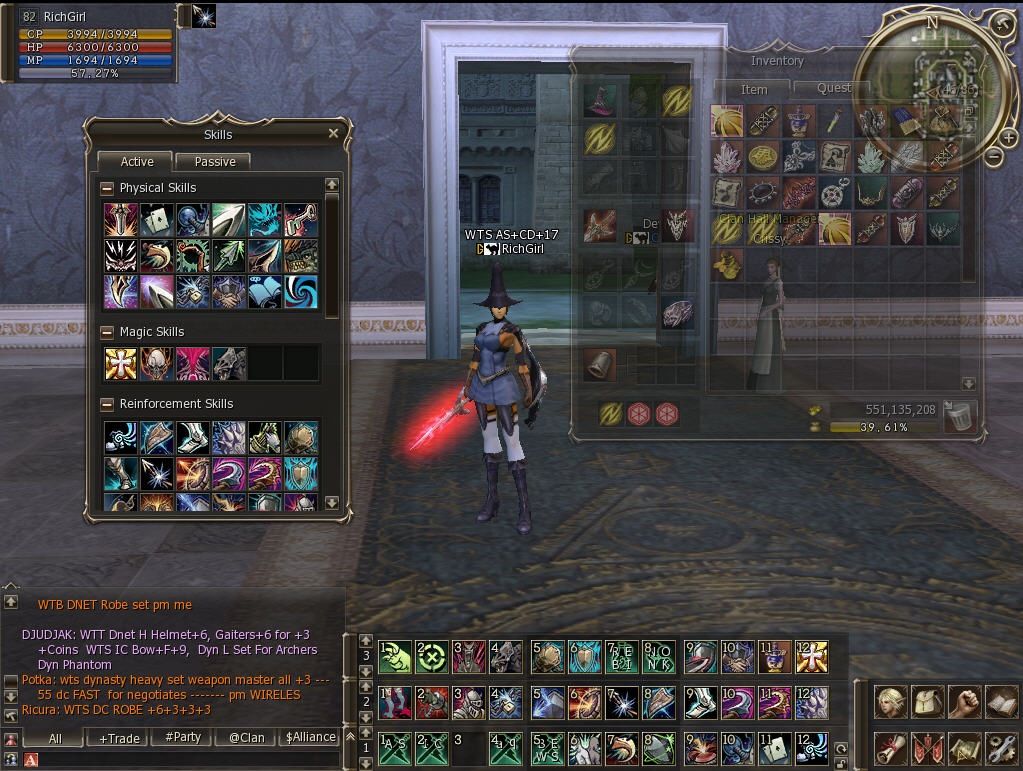Open the Quest tab in Inventory
The height and width of the screenshot is (771, 1023).
click(834, 88)
